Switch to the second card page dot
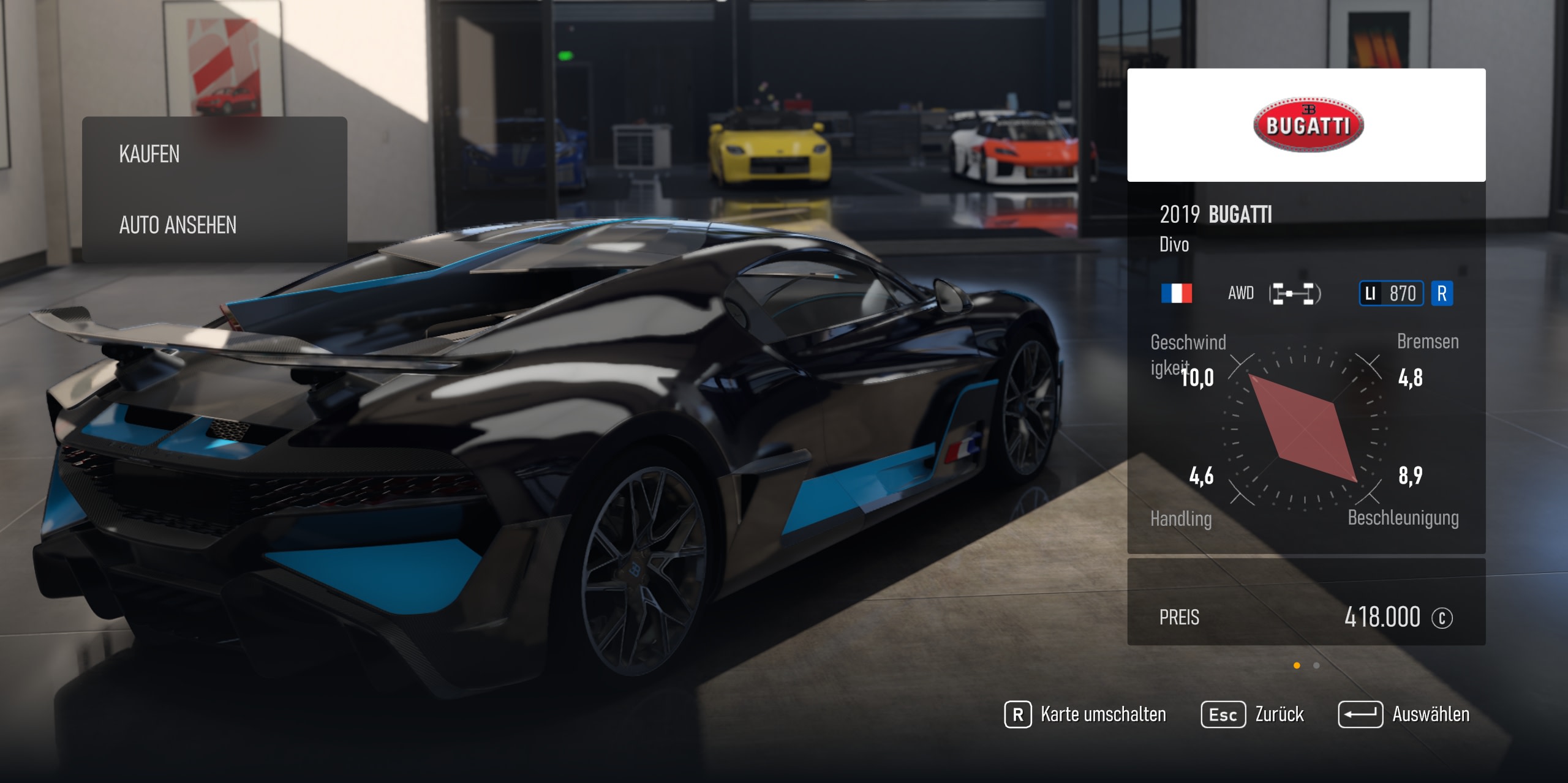Screen dimensions: 1568x783 coord(1316,665)
